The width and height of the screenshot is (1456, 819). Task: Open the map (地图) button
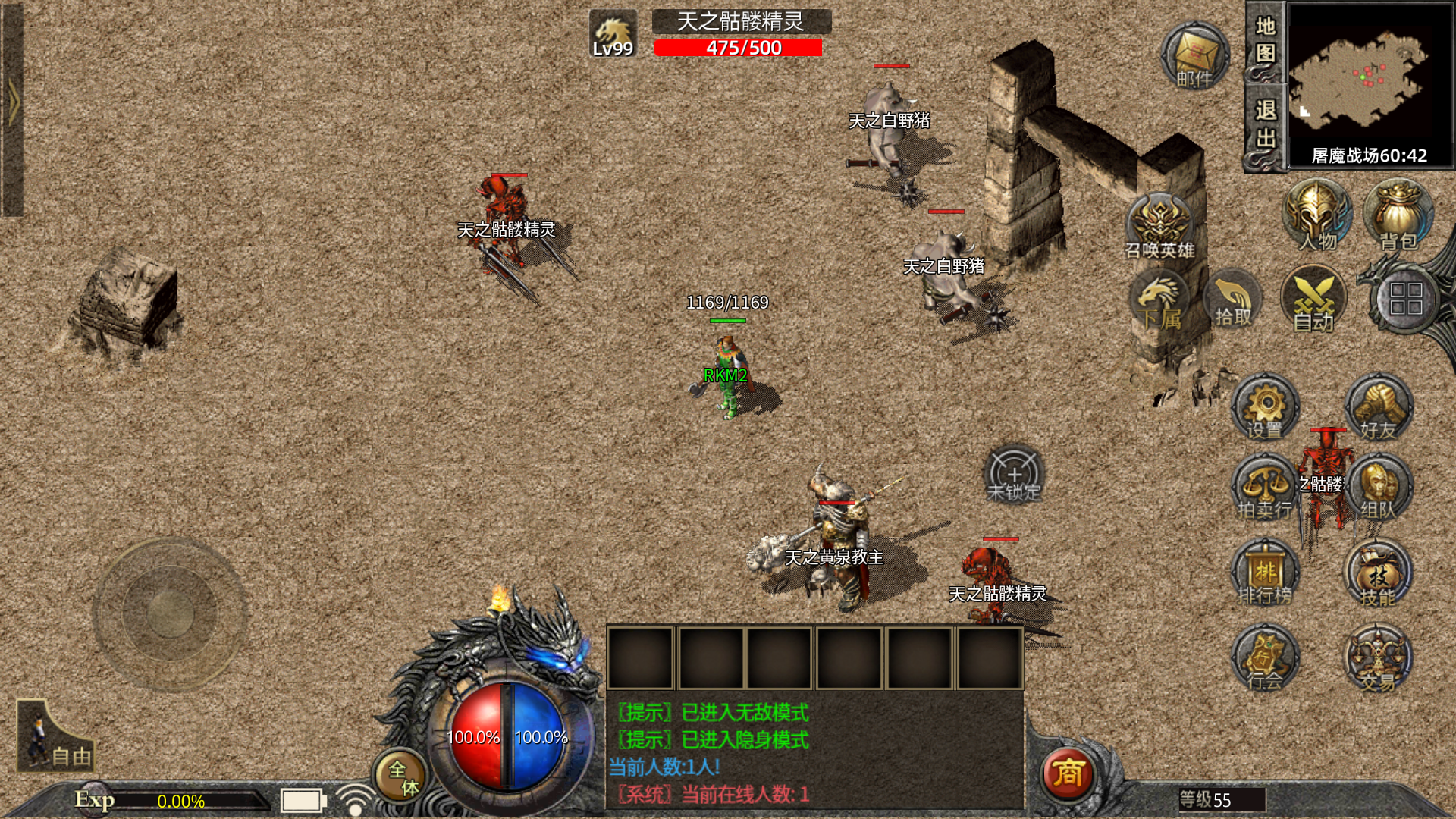[1265, 42]
